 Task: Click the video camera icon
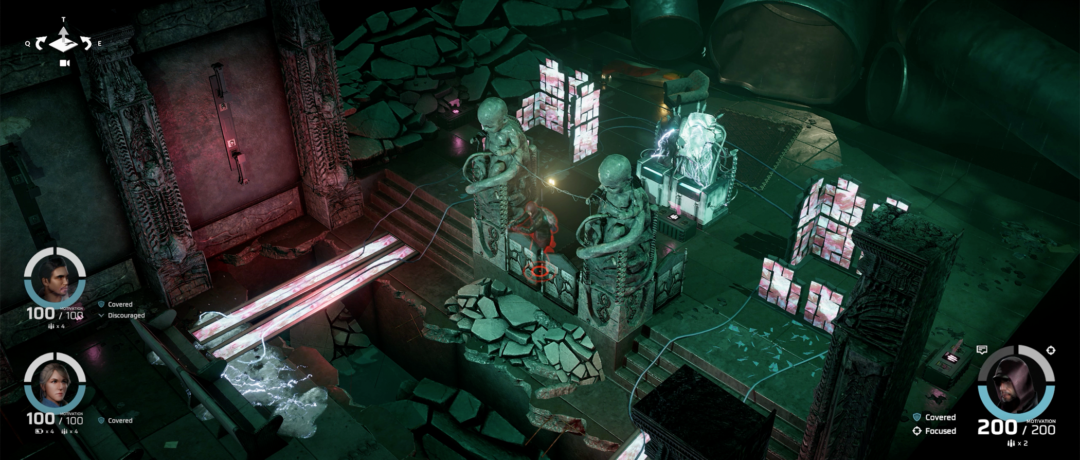click(x=64, y=63)
